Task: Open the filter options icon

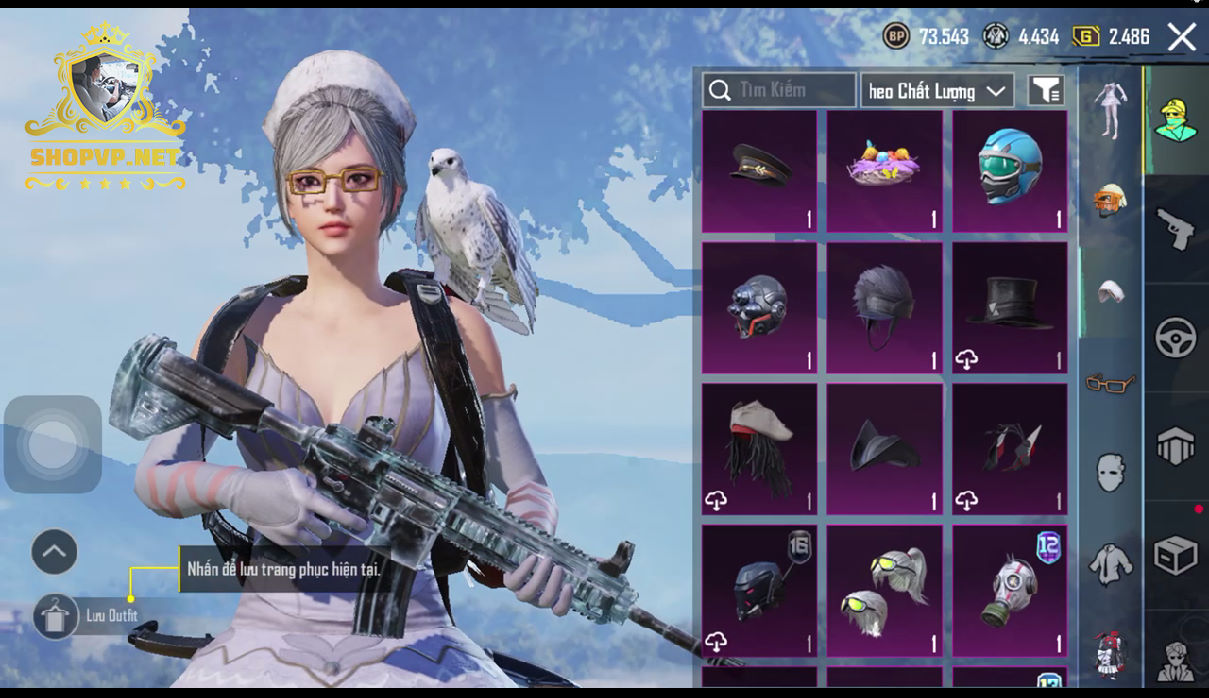Action: click(x=1046, y=91)
